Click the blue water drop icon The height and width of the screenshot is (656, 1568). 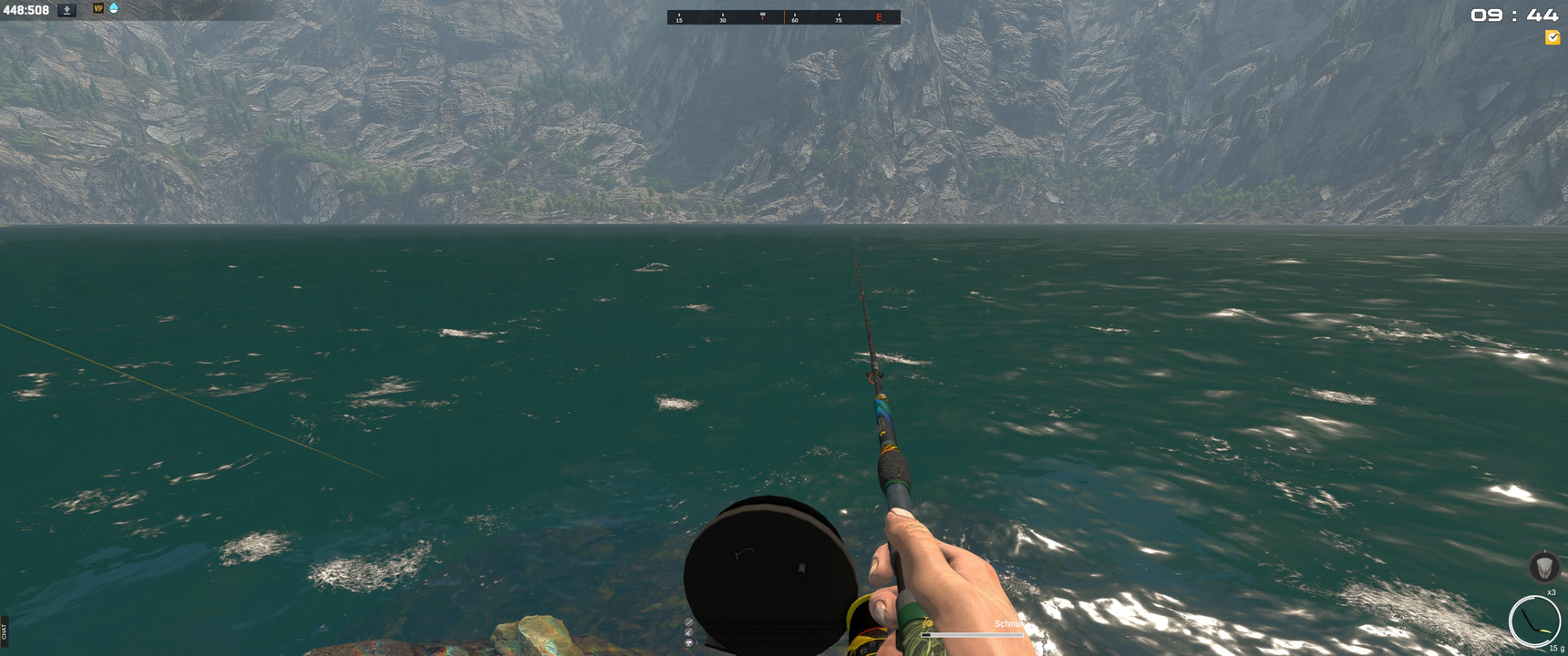click(114, 8)
